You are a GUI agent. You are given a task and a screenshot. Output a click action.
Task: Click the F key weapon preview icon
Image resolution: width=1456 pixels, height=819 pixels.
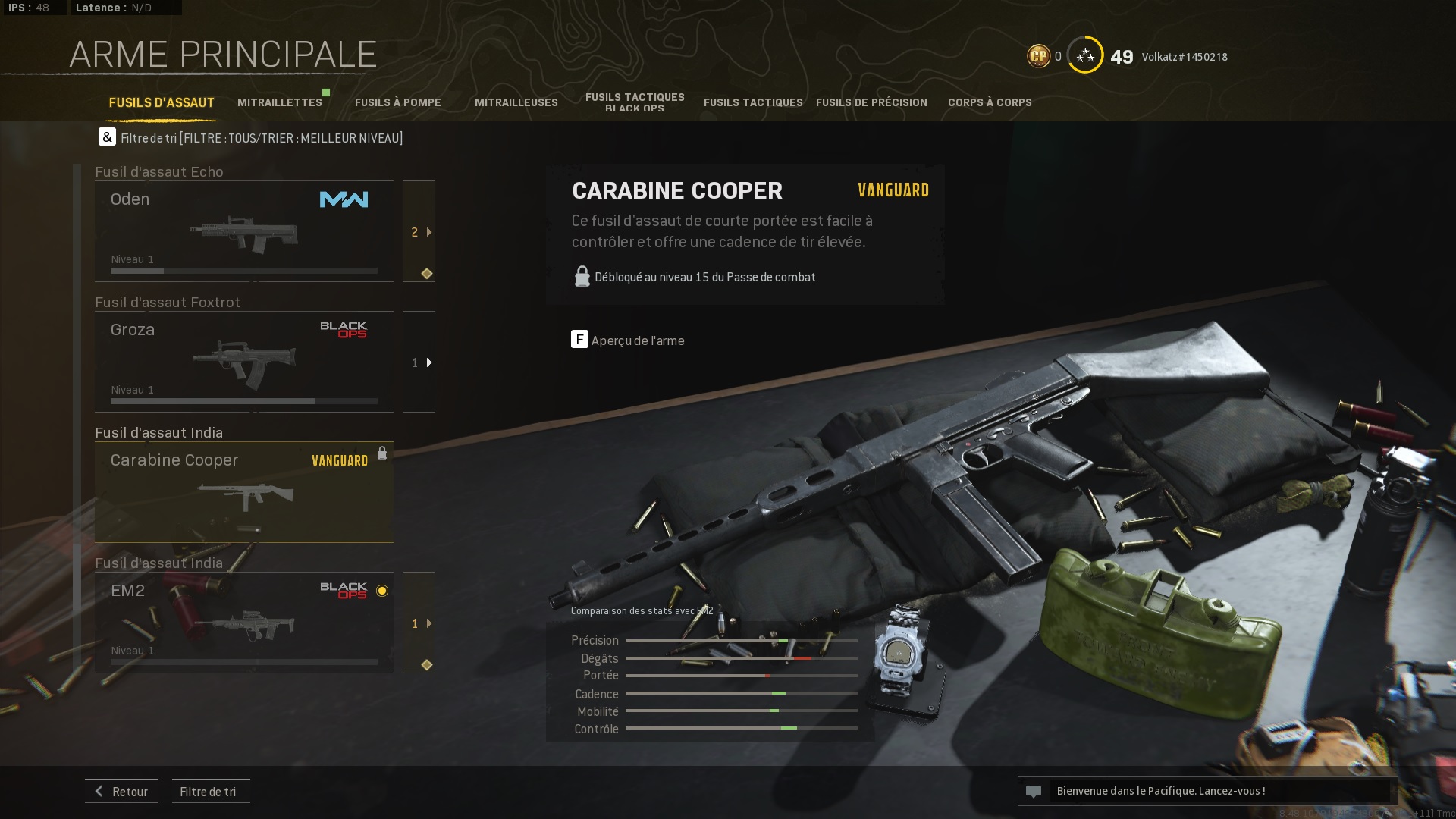580,340
